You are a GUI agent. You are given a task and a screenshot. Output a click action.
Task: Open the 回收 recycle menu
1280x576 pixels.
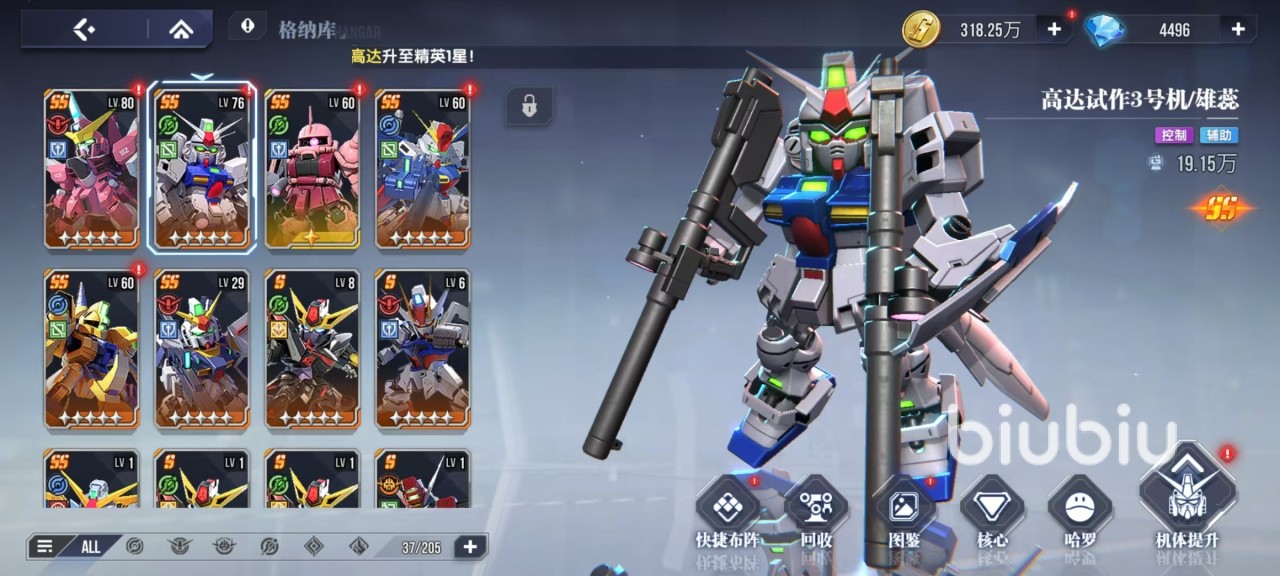pos(816,512)
